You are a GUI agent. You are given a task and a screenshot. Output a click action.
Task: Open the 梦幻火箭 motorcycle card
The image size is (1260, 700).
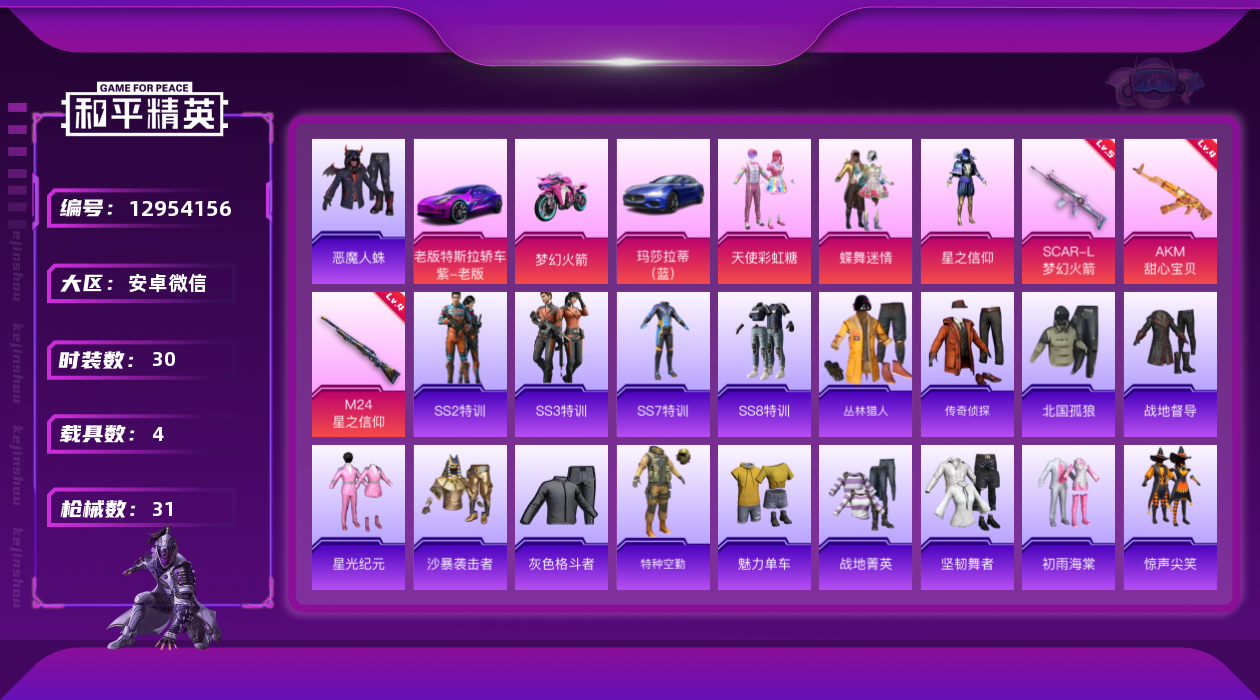(x=561, y=211)
